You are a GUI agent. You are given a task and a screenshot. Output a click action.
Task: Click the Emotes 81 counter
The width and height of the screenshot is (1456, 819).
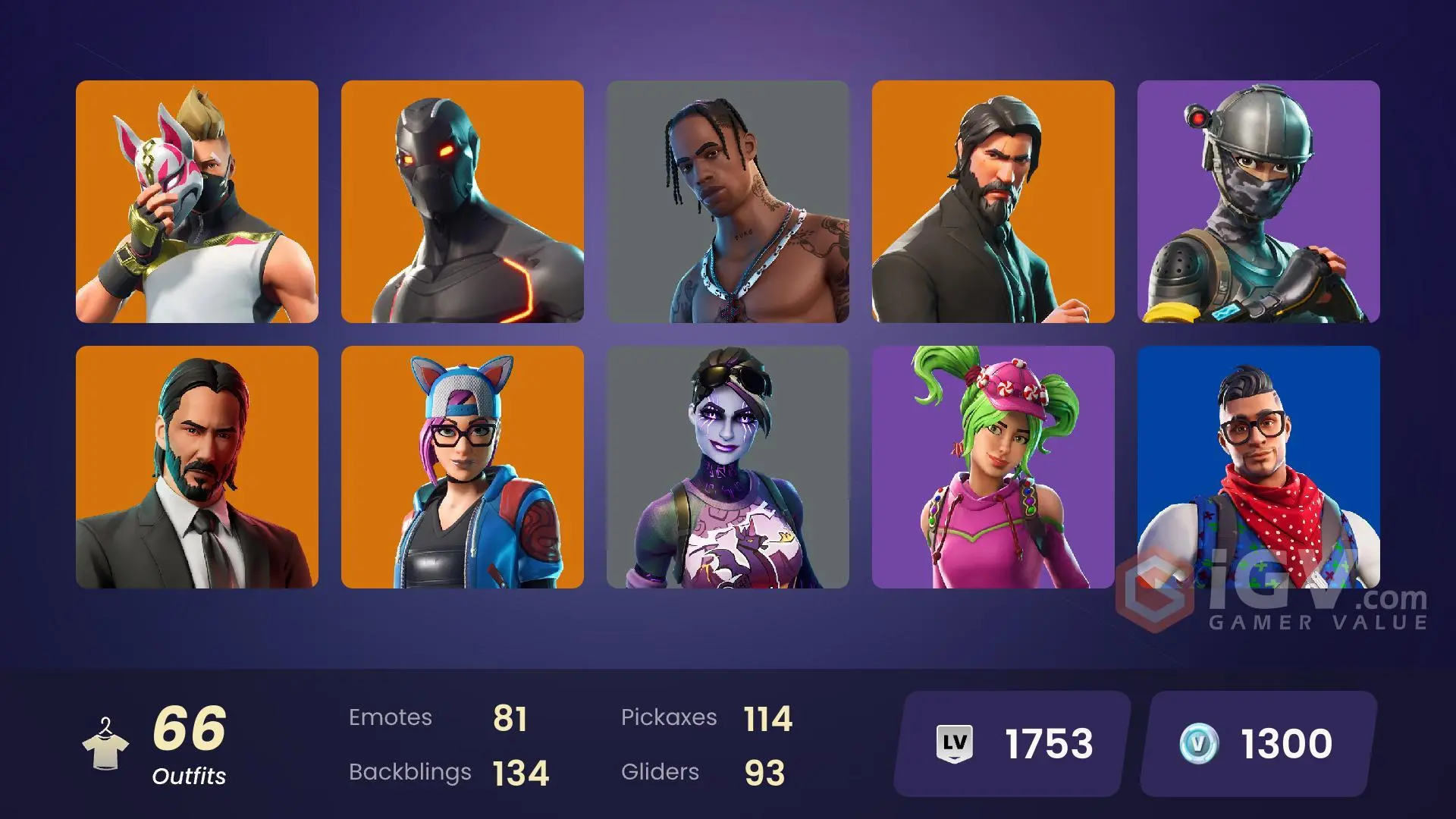click(440, 717)
